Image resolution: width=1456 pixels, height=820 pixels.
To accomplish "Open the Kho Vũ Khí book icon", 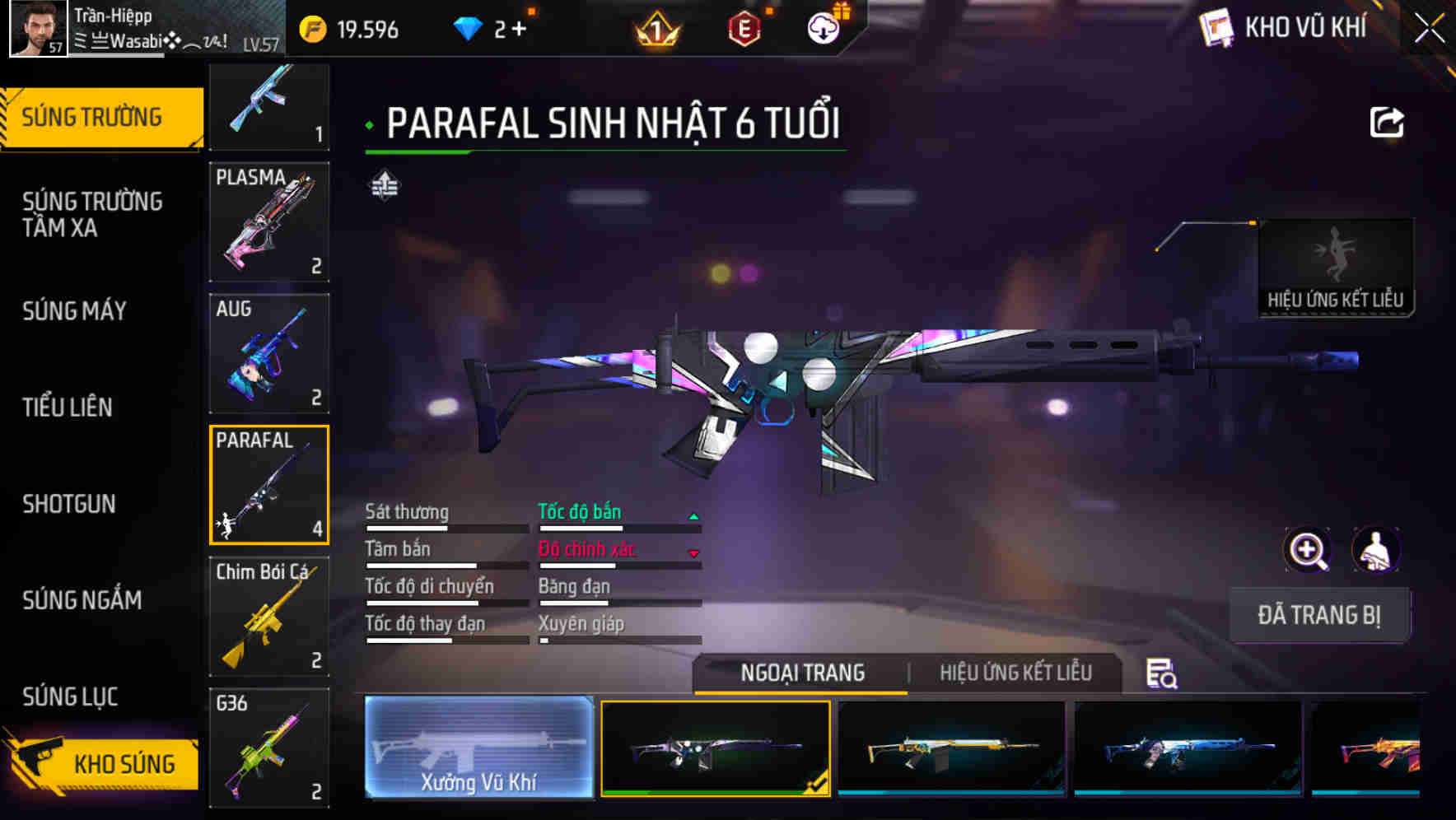I will pos(1217,27).
